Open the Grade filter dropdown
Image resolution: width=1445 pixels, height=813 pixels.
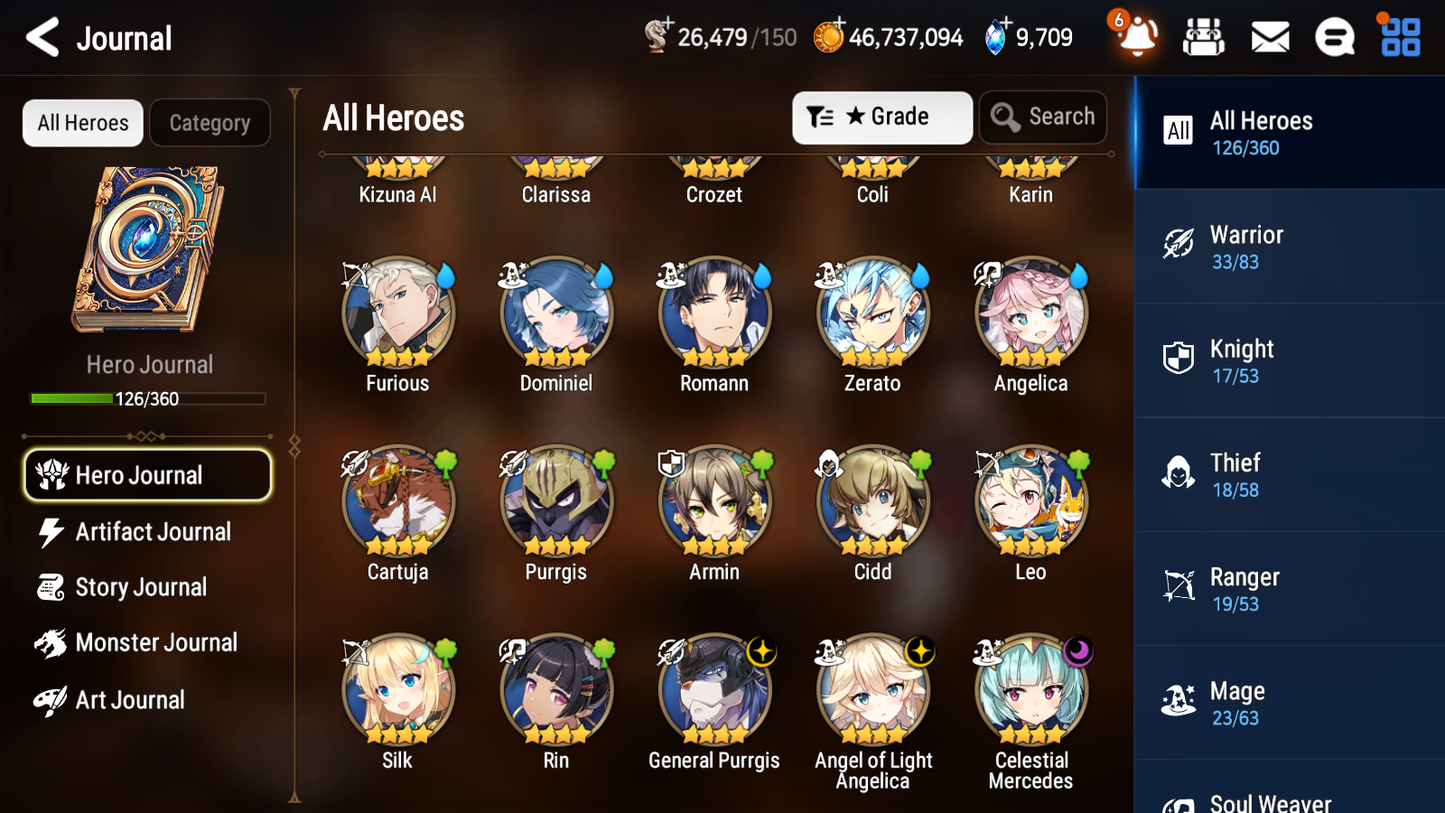pos(882,117)
